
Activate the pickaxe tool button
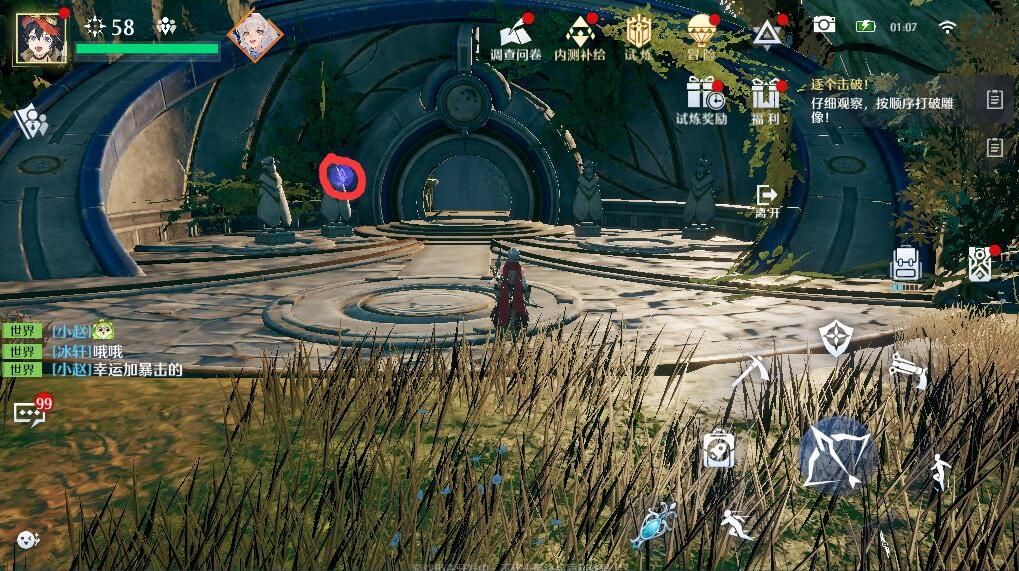(x=748, y=371)
